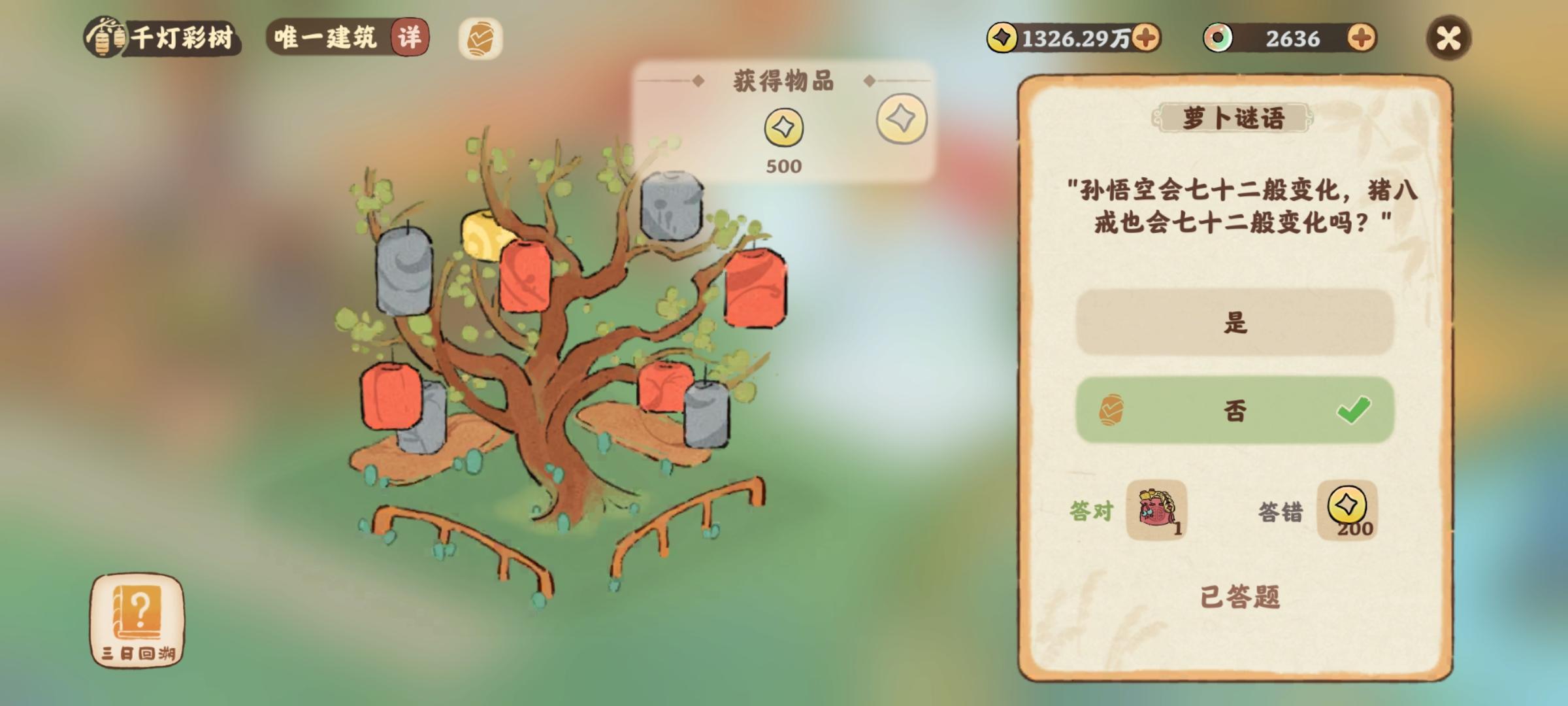Open the golden candy item in top bar
This screenshot has height=706, width=1568.
[x=481, y=37]
